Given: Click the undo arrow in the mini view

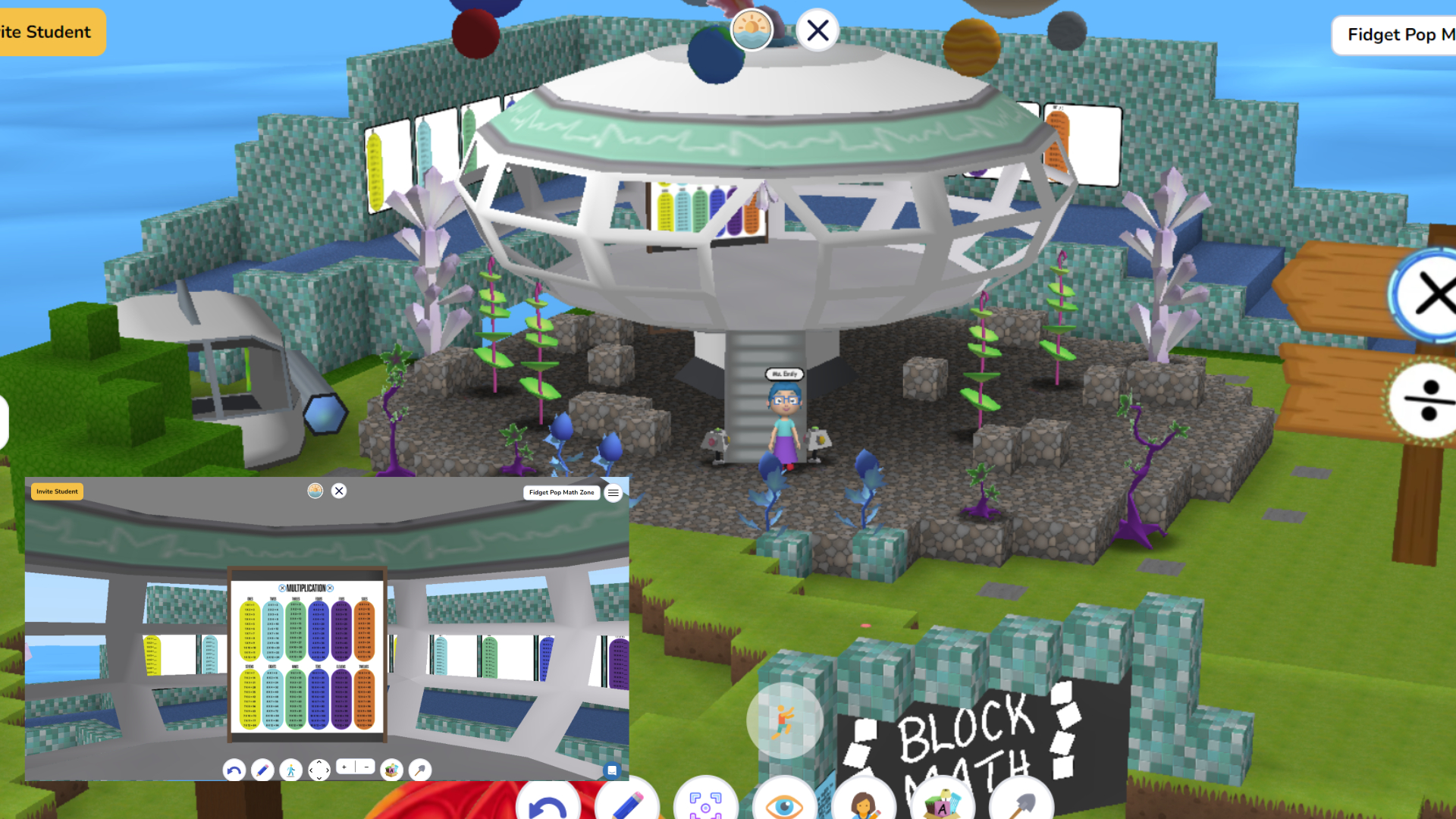Looking at the screenshot, I should [233, 770].
